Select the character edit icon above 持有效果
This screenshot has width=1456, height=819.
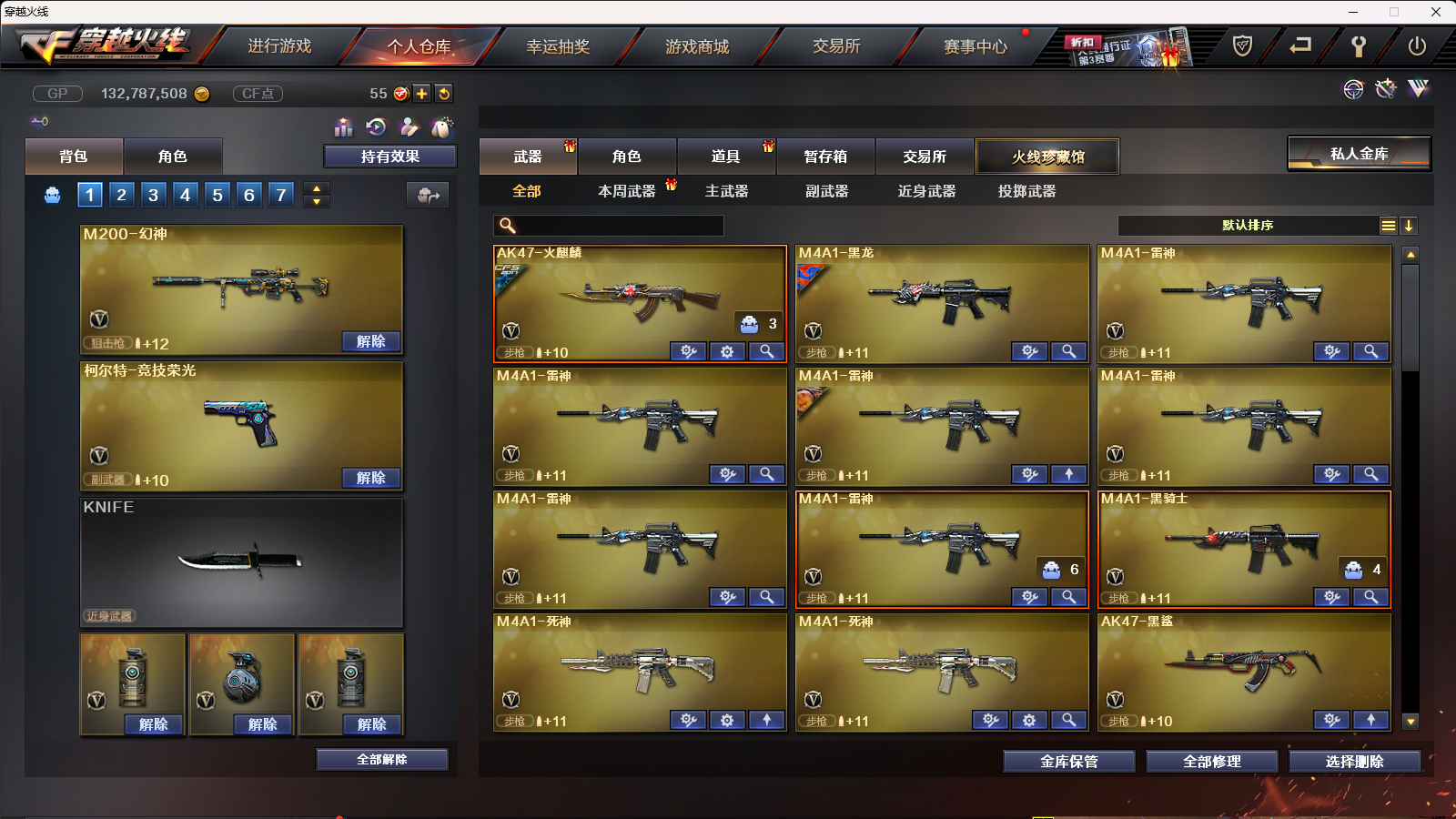coord(411,127)
